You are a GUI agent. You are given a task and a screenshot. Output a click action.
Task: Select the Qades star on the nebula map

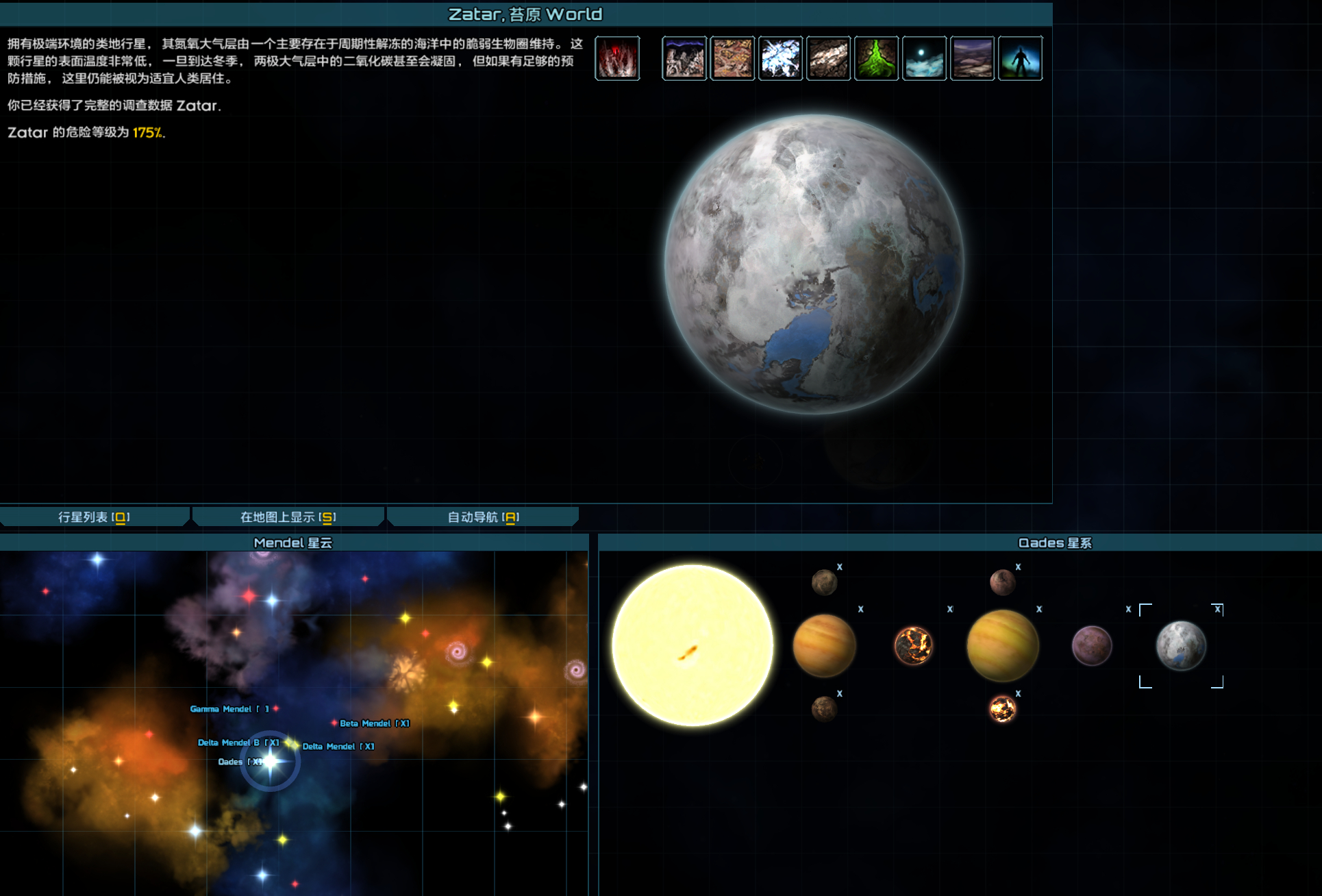(x=271, y=760)
